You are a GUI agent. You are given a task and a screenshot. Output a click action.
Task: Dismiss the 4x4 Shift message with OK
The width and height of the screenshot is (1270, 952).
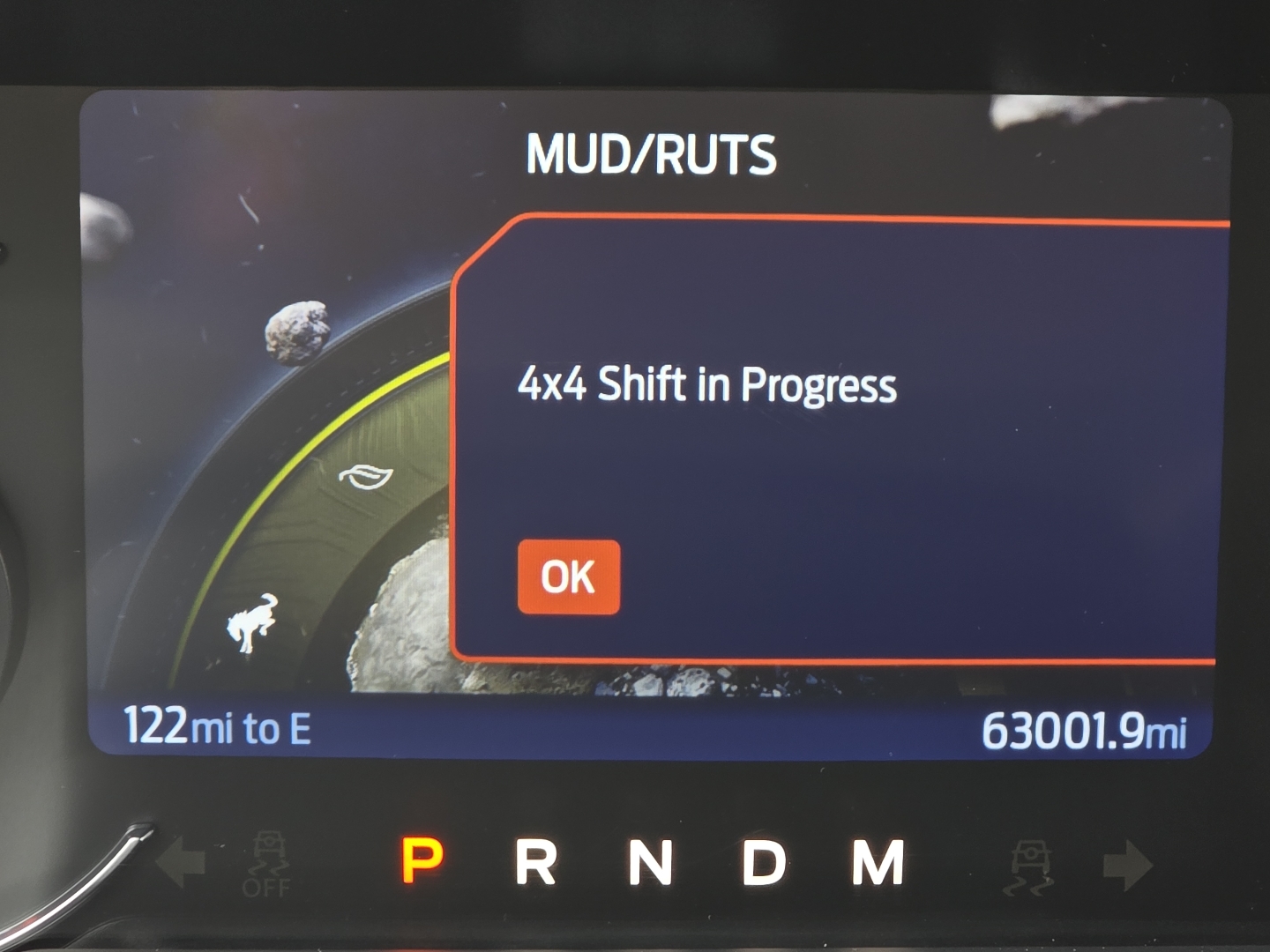pos(569,577)
